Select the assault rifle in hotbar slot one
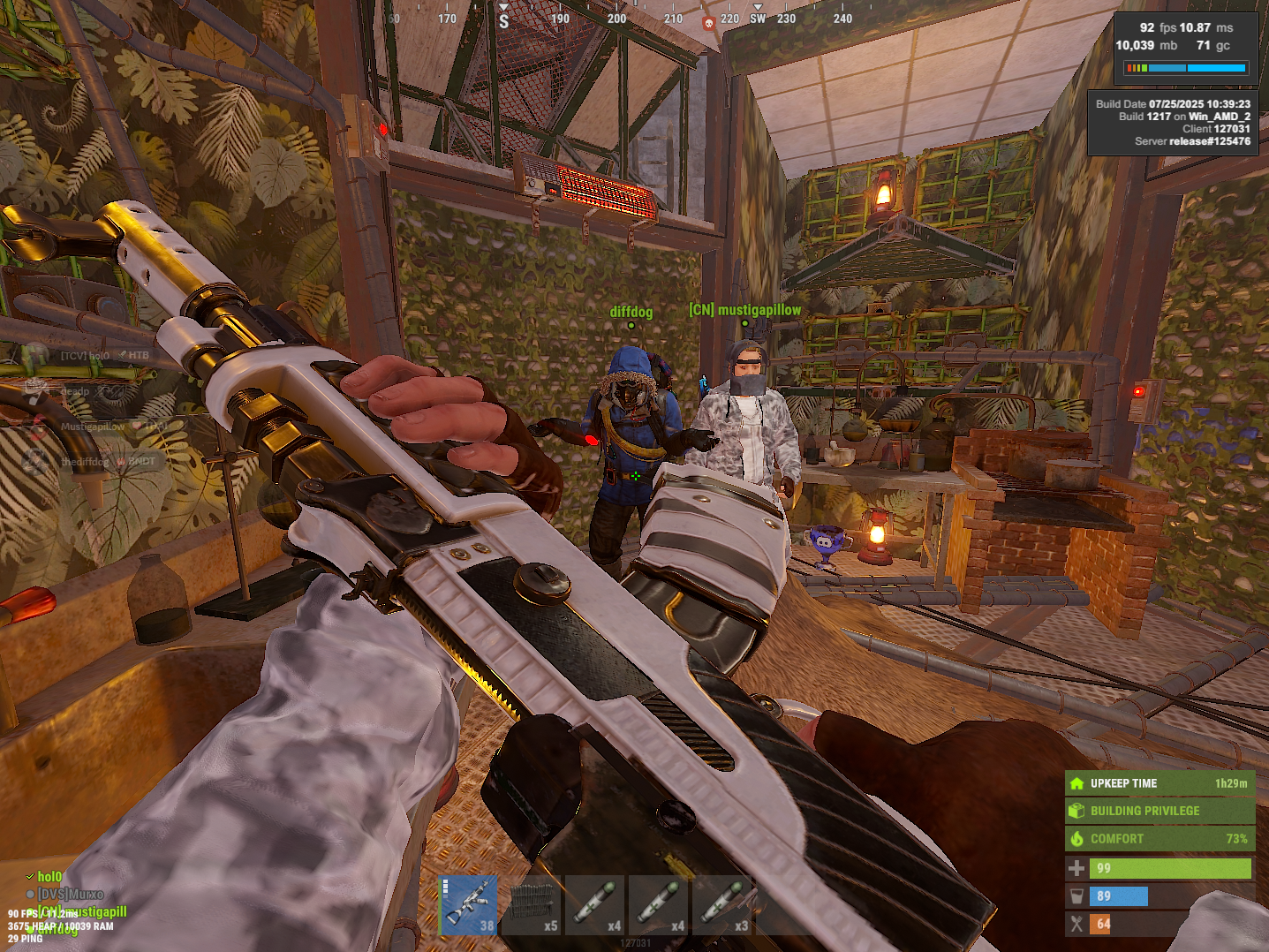Screen dimensions: 1269x952 (x=468, y=904)
